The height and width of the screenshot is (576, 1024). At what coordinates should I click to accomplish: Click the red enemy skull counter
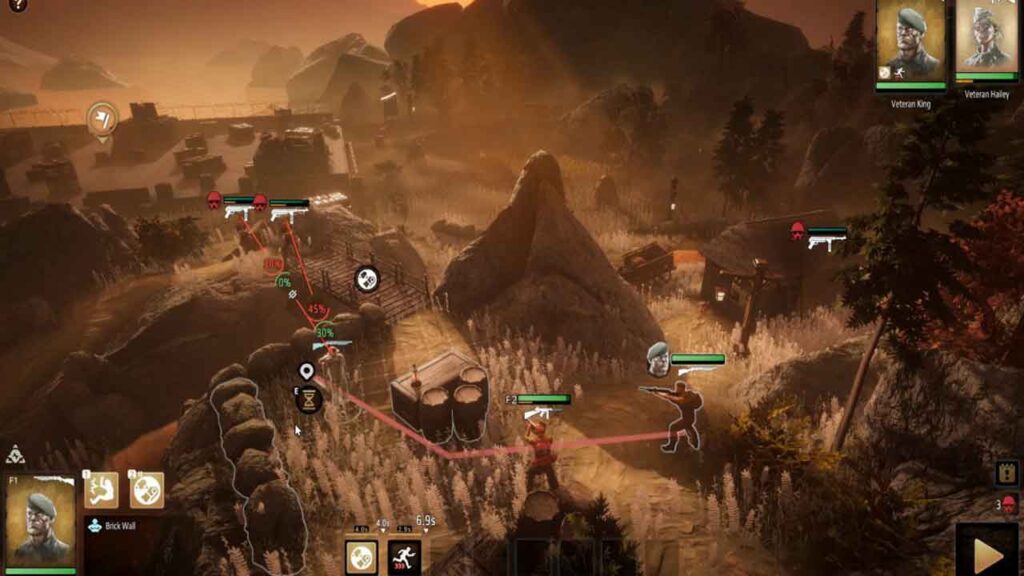pos(1008,504)
